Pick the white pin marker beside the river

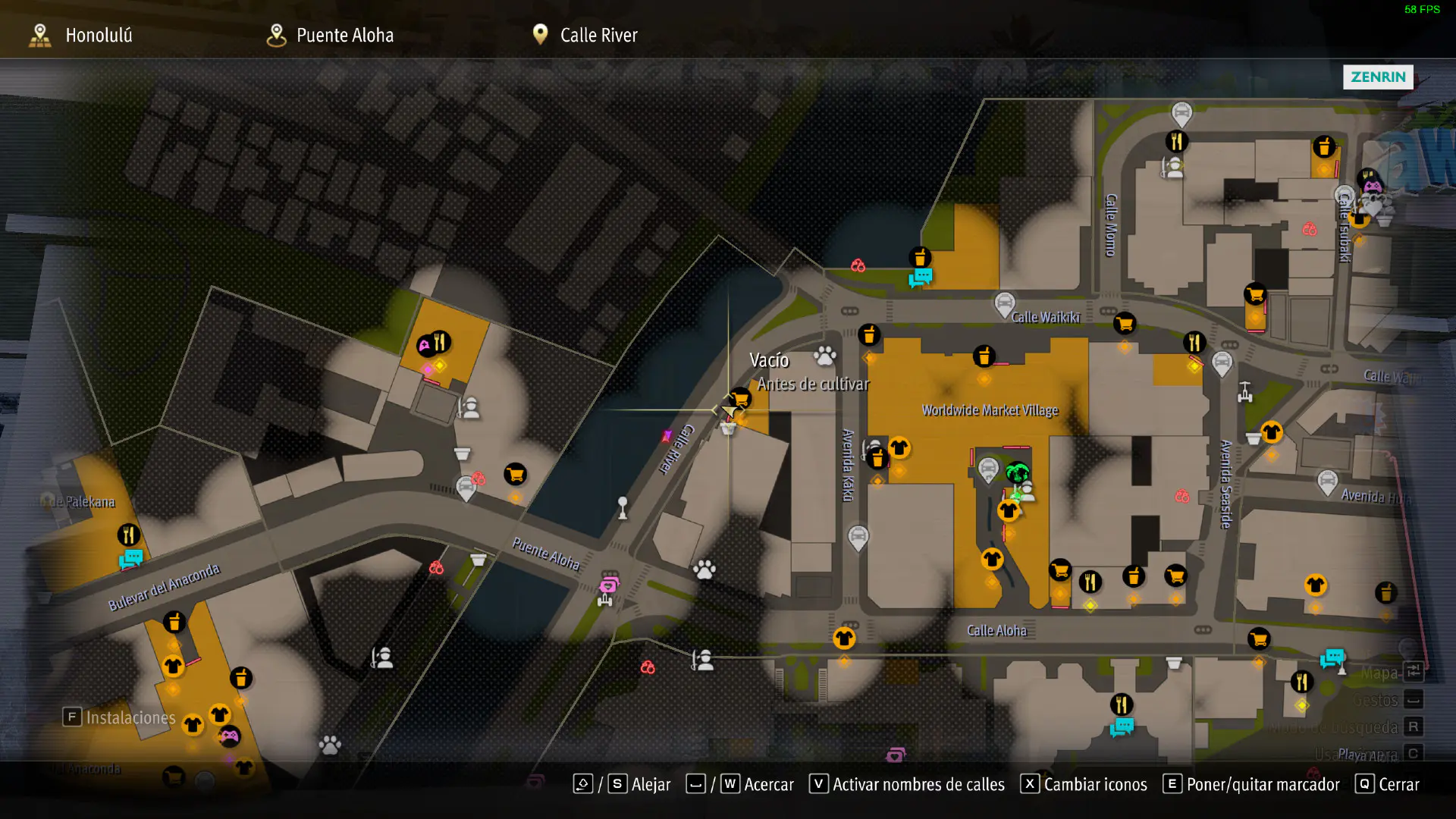pyautogui.click(x=623, y=507)
